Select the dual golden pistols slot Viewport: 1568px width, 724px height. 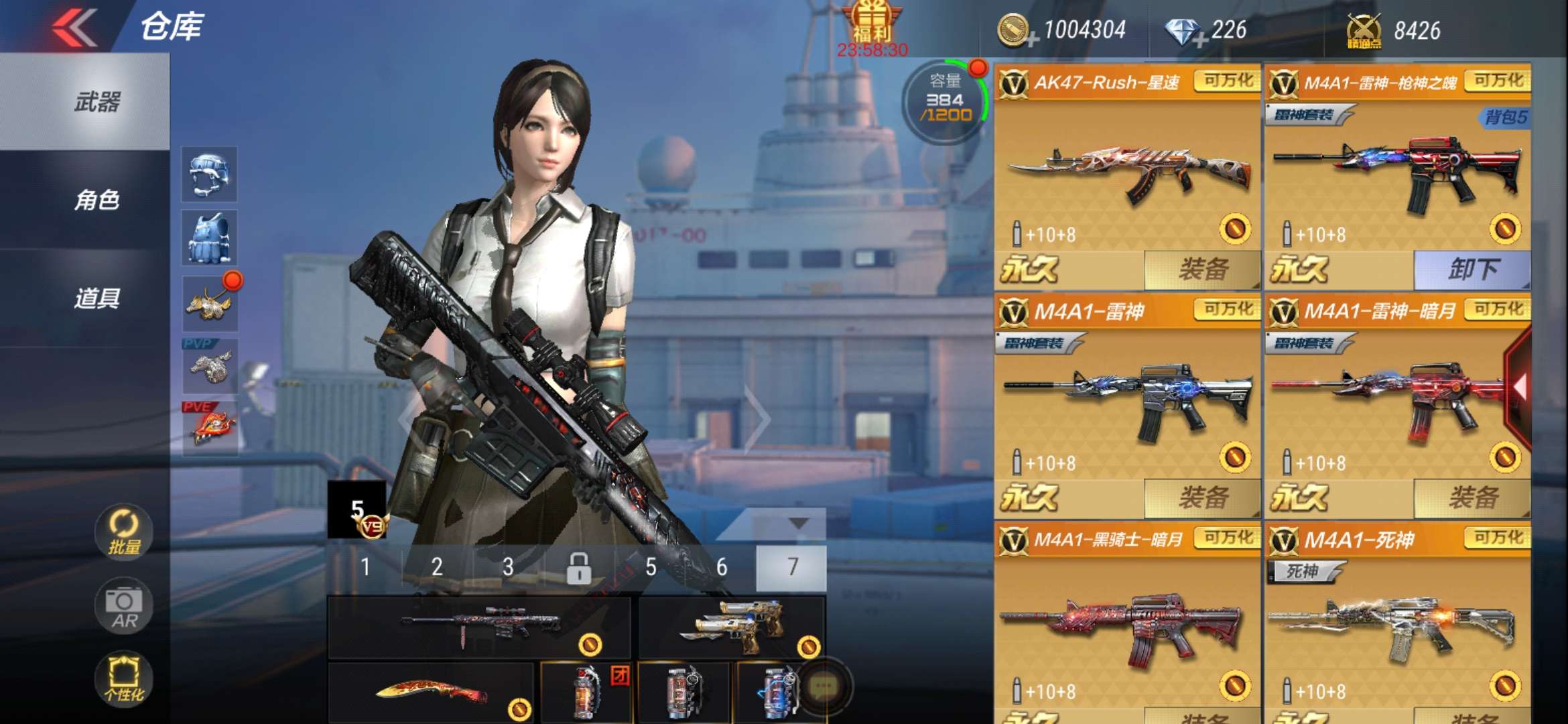click(732, 628)
